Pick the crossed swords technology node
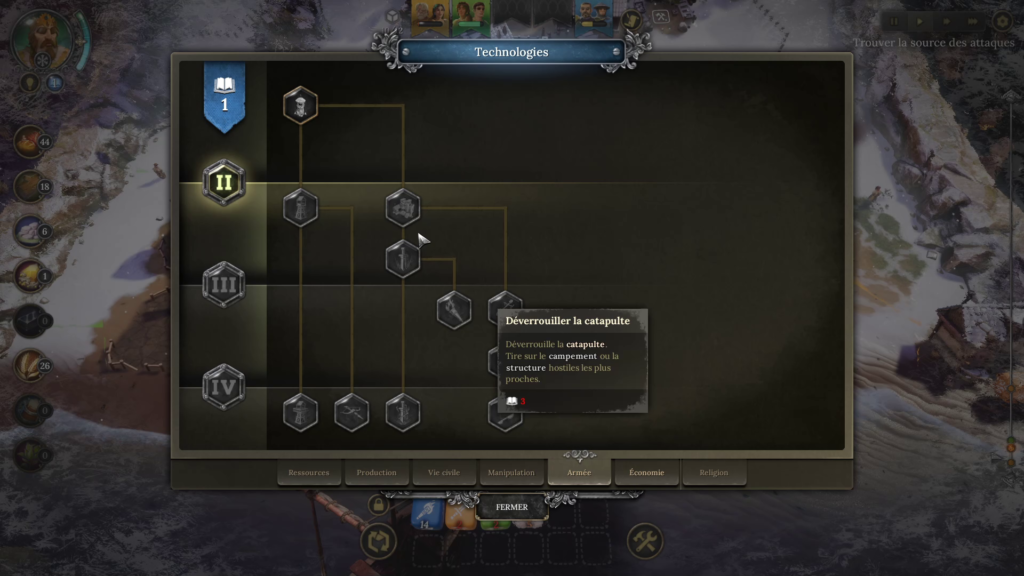The width and height of the screenshot is (1024, 576). click(352, 412)
